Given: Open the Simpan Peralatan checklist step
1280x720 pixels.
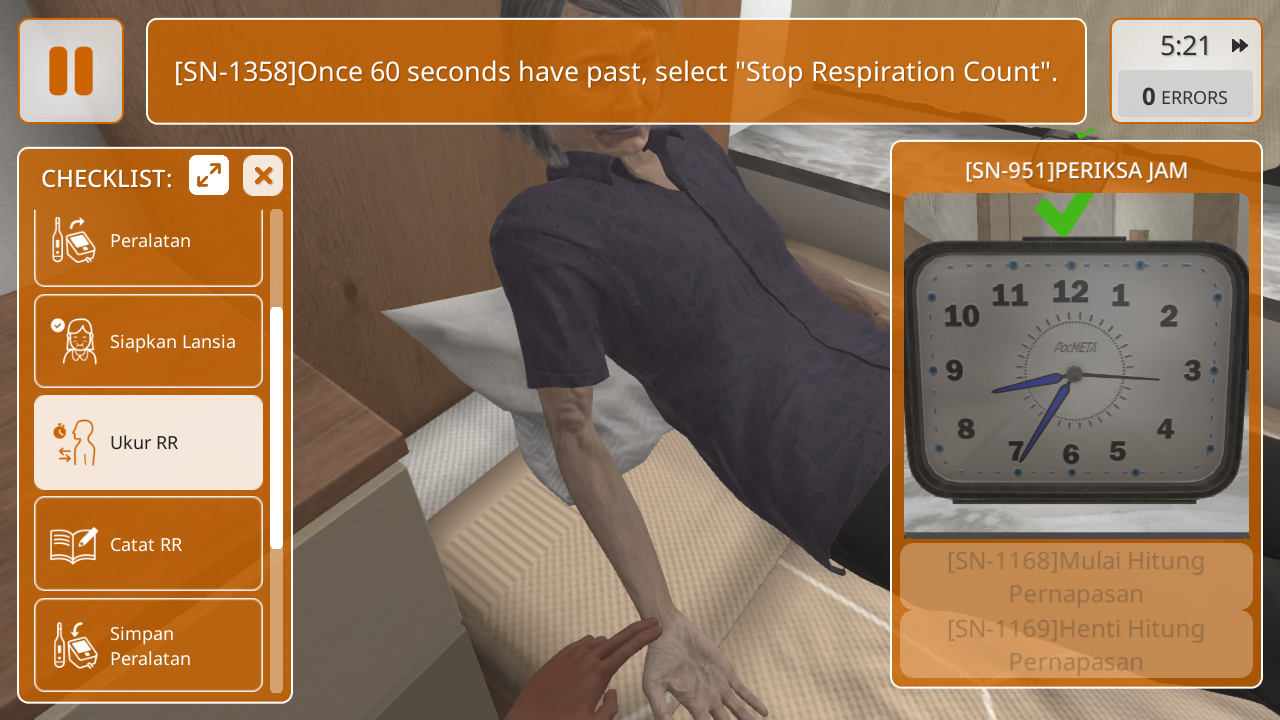Looking at the screenshot, I should 148,646.
